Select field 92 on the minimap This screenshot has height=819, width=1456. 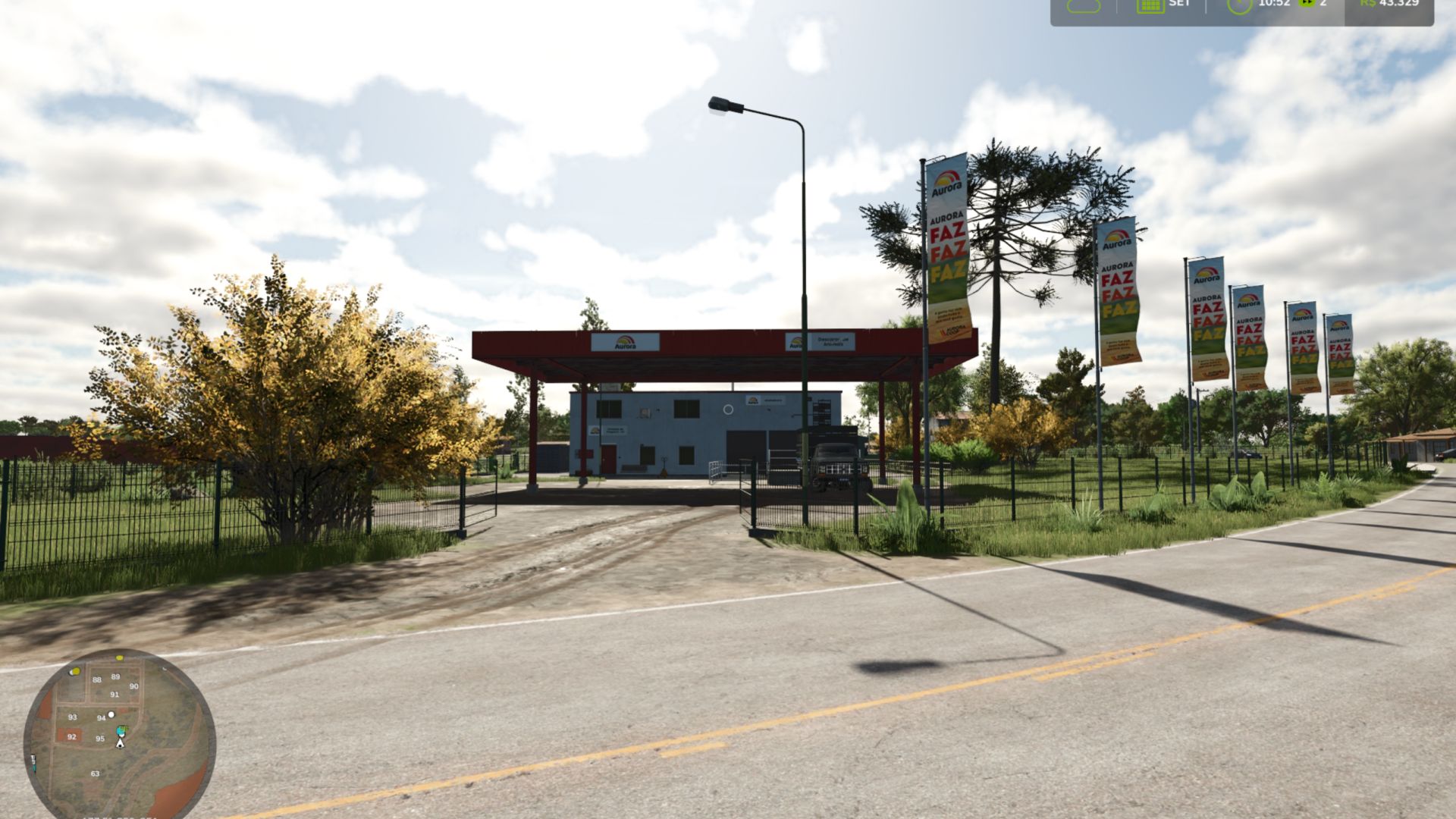[72, 736]
